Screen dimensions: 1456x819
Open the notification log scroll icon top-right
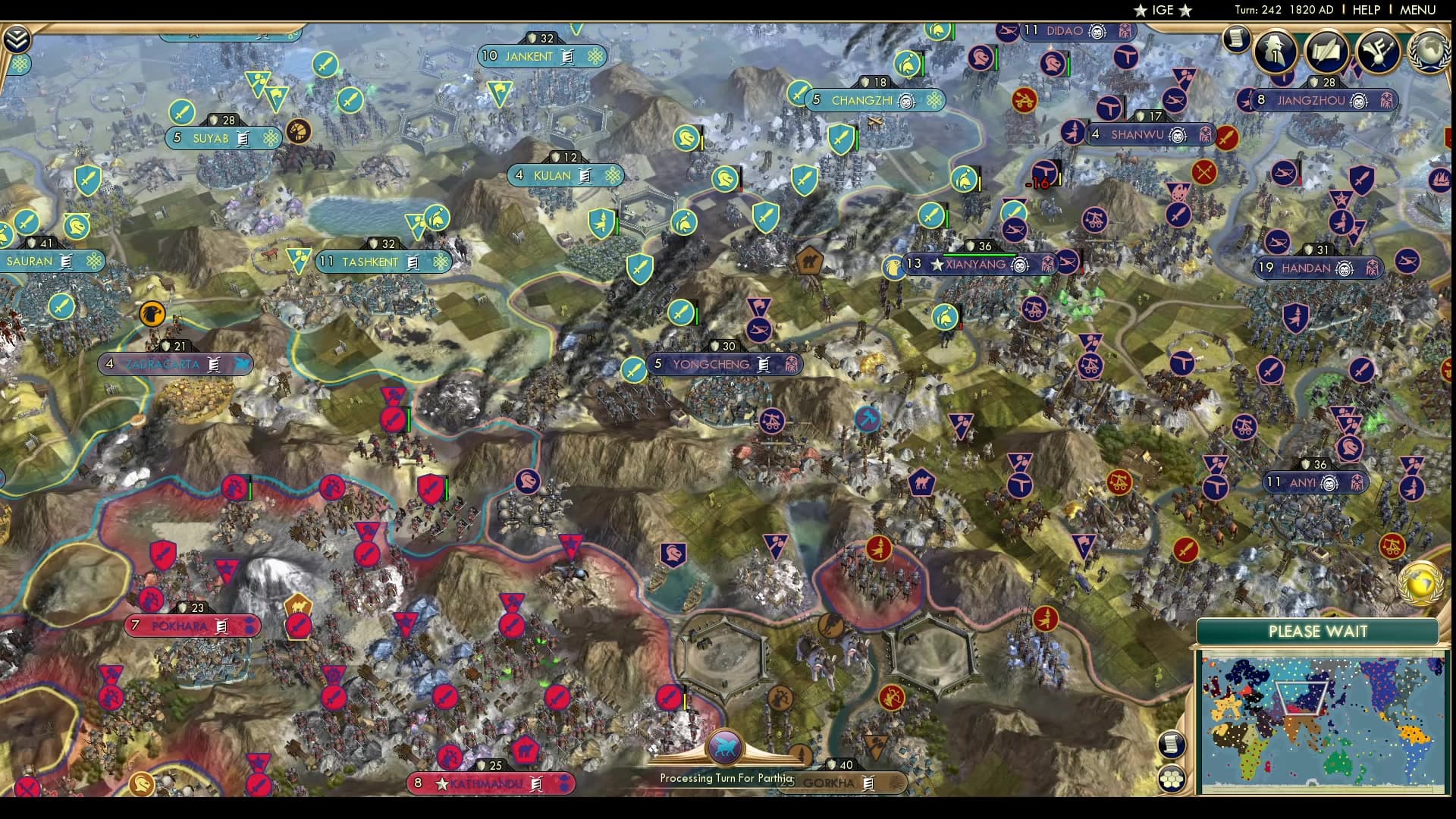pos(1236,39)
